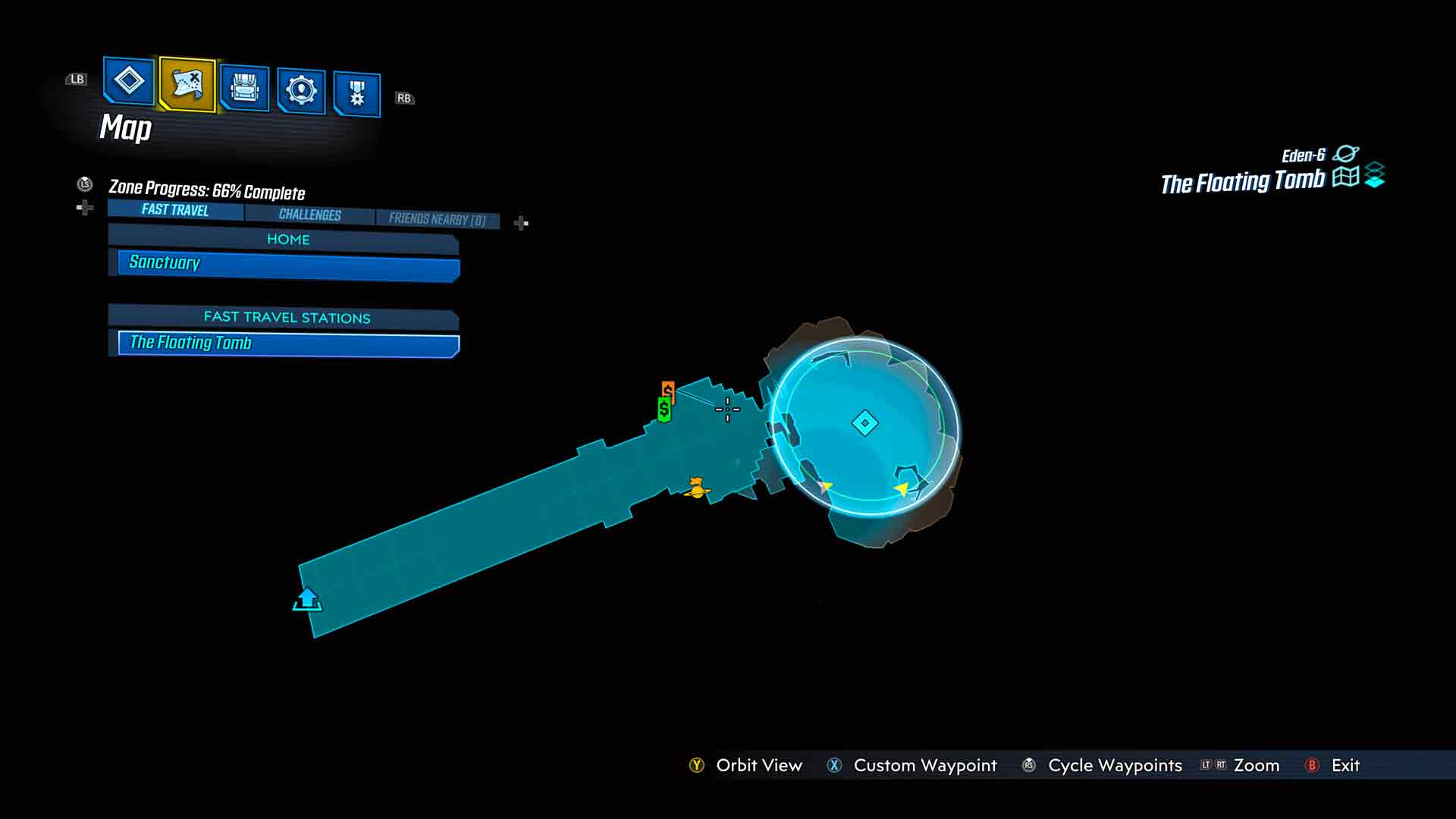1456x819 pixels.
Task: Click the Eden-6 planet icon
Action: click(1345, 154)
